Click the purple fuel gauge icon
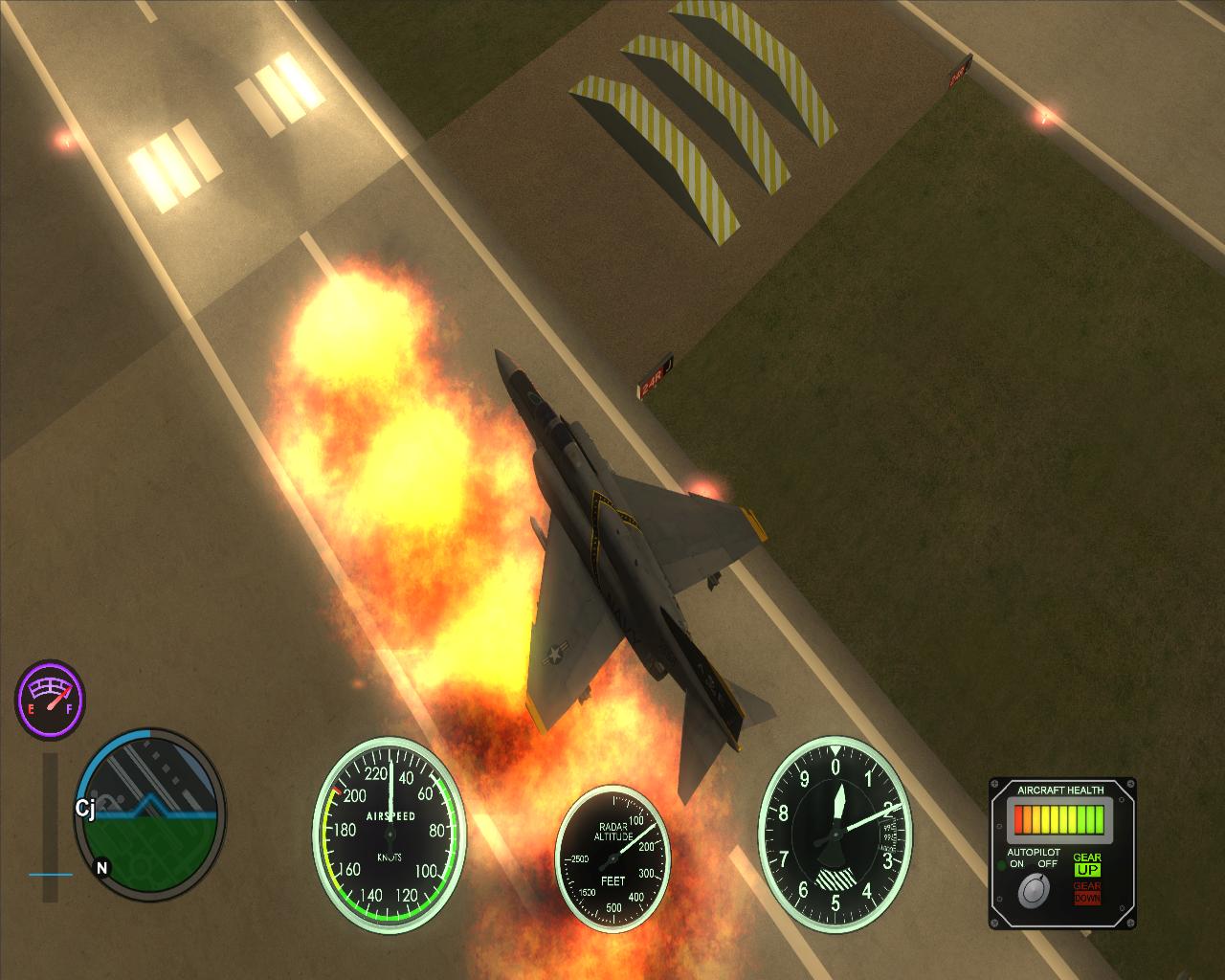The image size is (1225, 980). click(50, 696)
